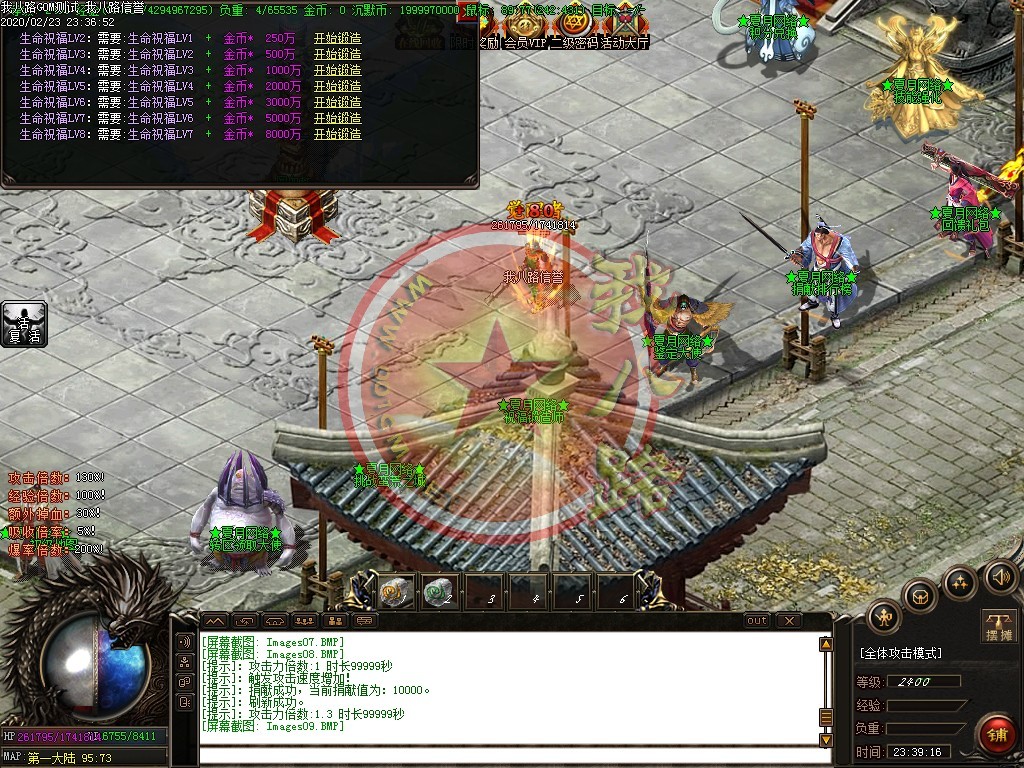Click the chat window 'out' button

(x=757, y=621)
